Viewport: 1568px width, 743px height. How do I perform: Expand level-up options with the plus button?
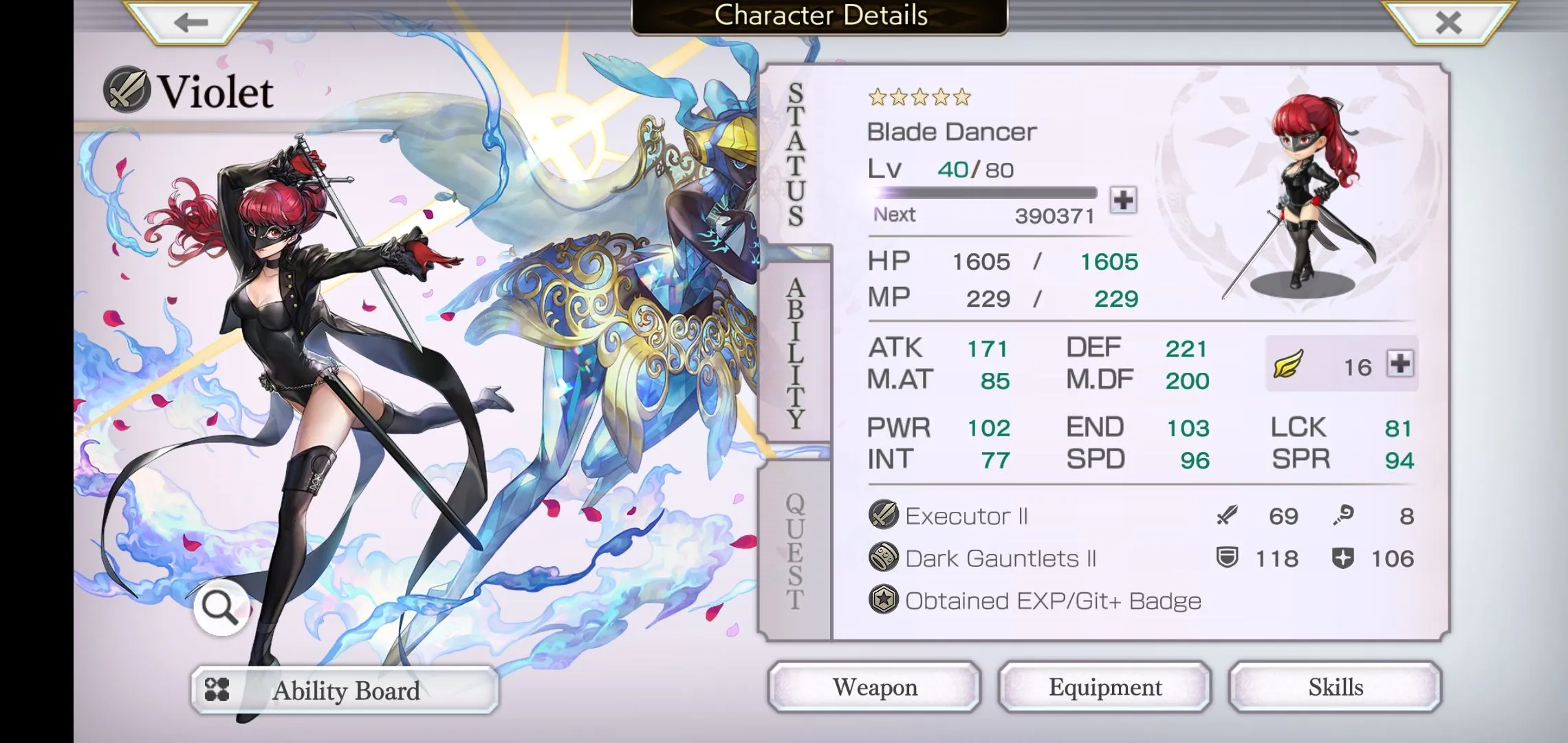(1124, 200)
